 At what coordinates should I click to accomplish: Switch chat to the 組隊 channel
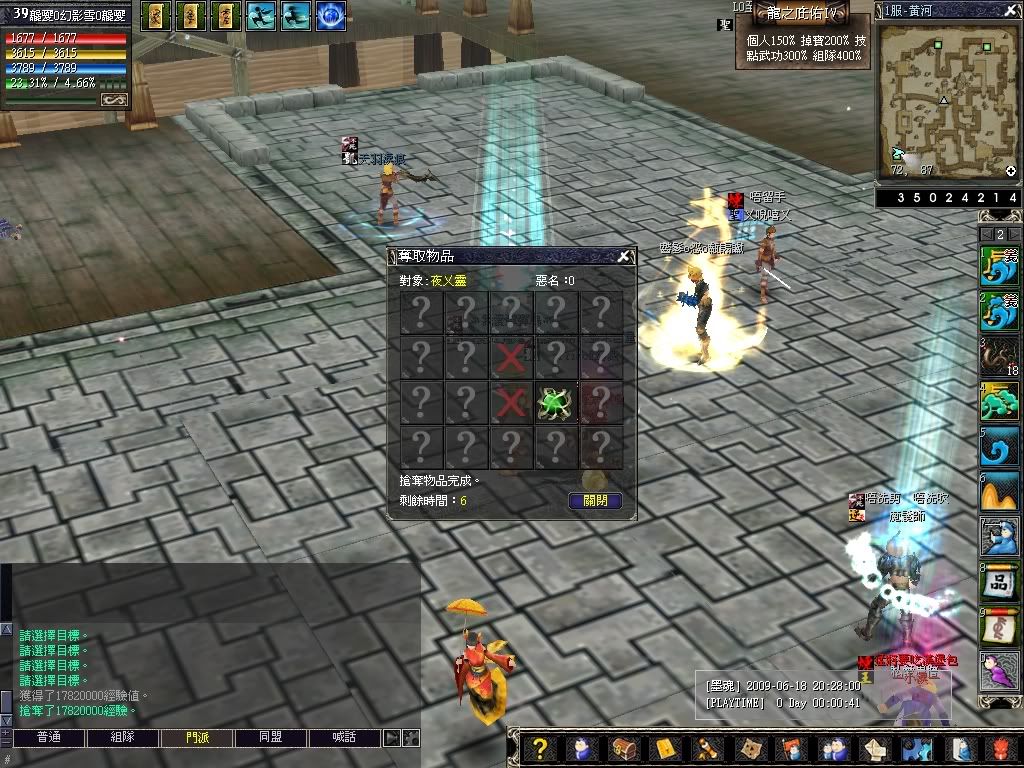click(122, 738)
